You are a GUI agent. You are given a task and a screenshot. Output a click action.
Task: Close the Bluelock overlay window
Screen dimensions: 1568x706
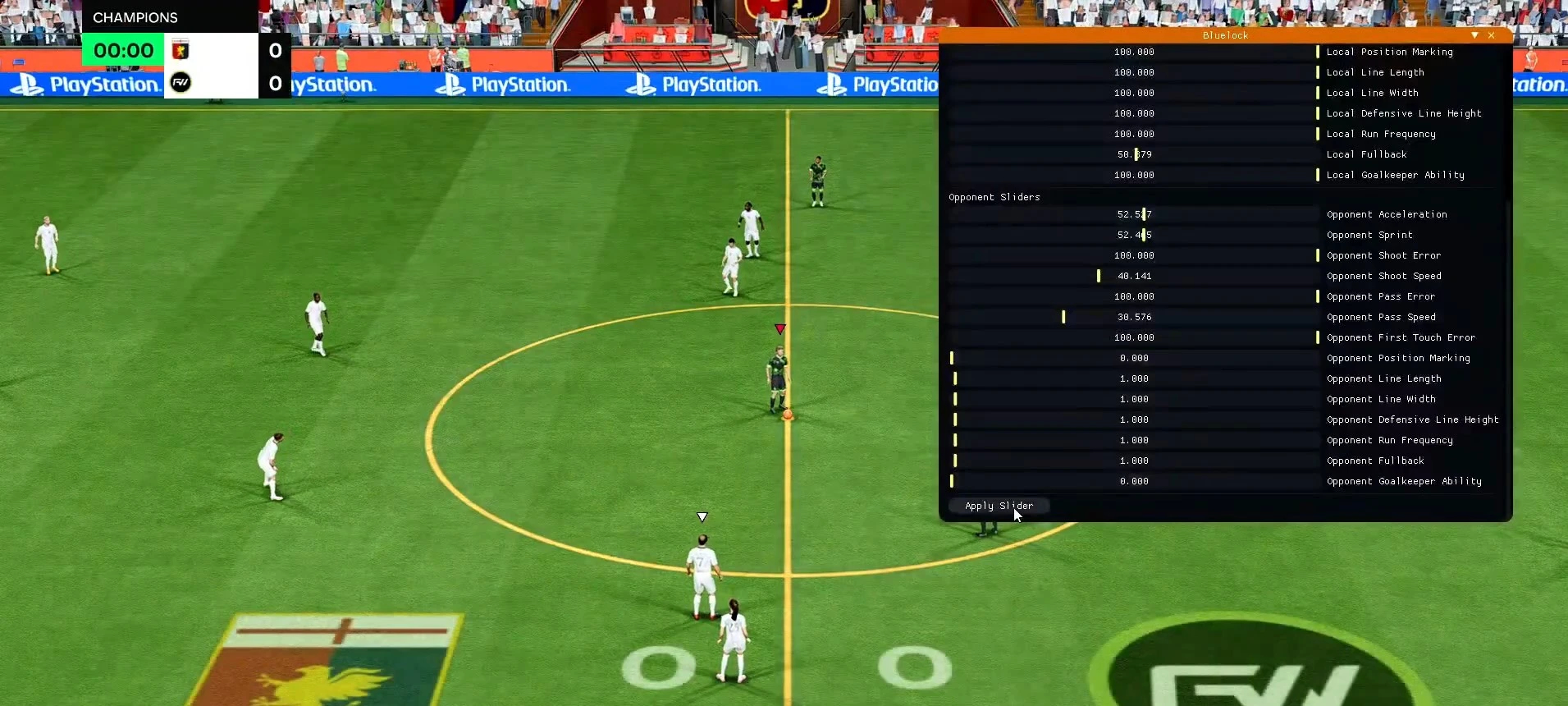(1493, 35)
